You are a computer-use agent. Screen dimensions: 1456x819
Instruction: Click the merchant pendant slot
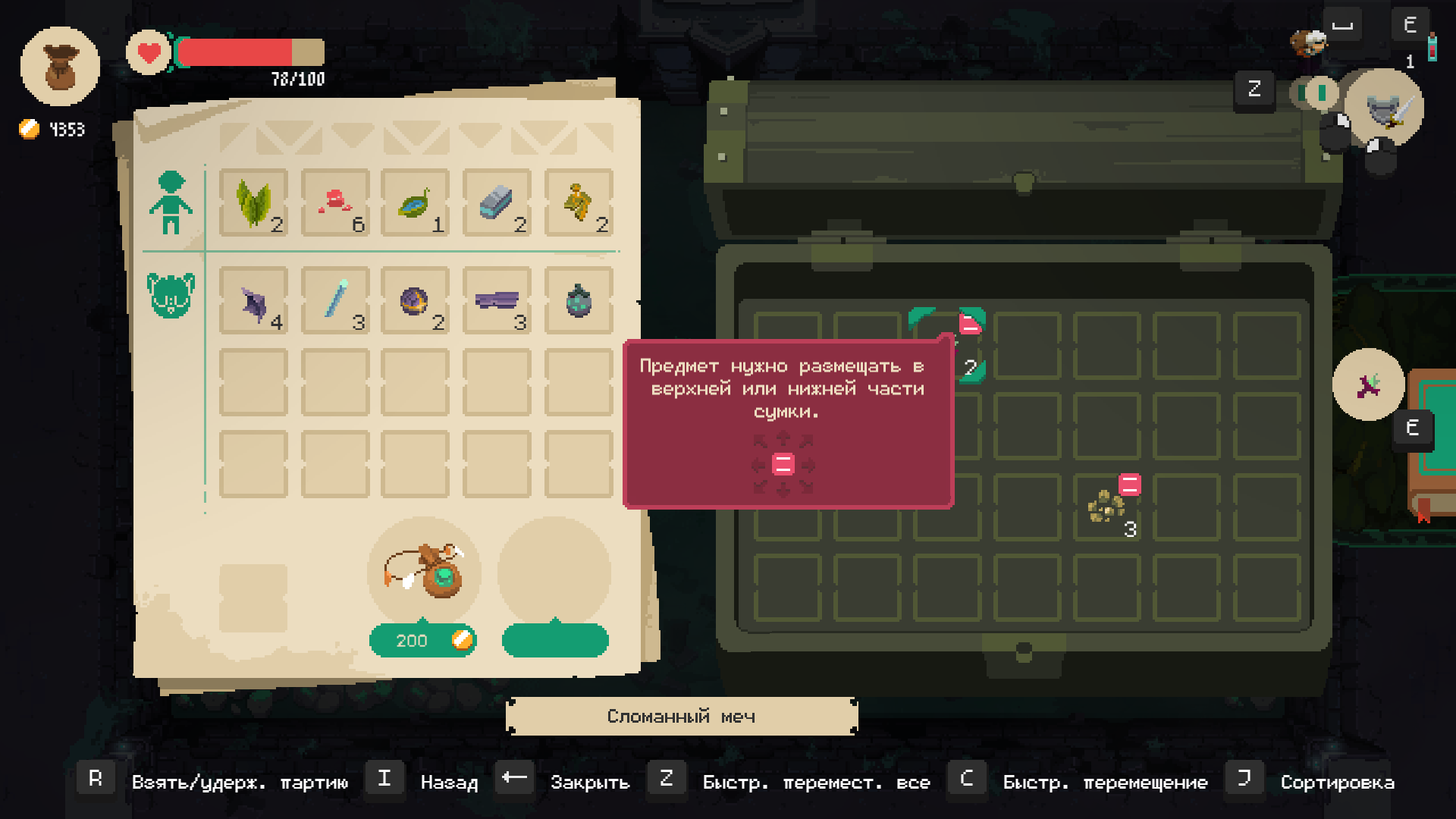click(x=424, y=573)
